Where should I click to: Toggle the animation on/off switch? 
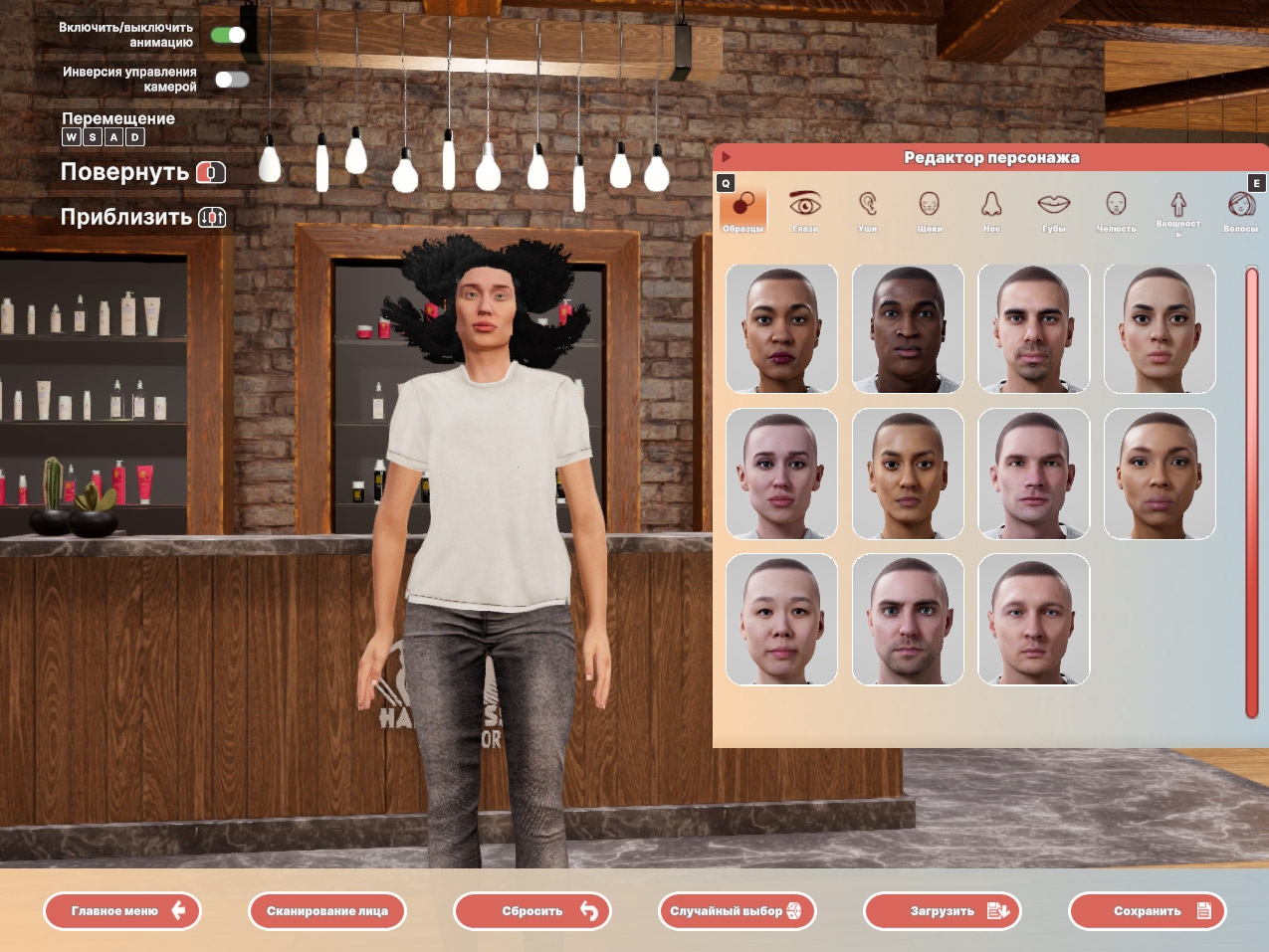(x=228, y=36)
